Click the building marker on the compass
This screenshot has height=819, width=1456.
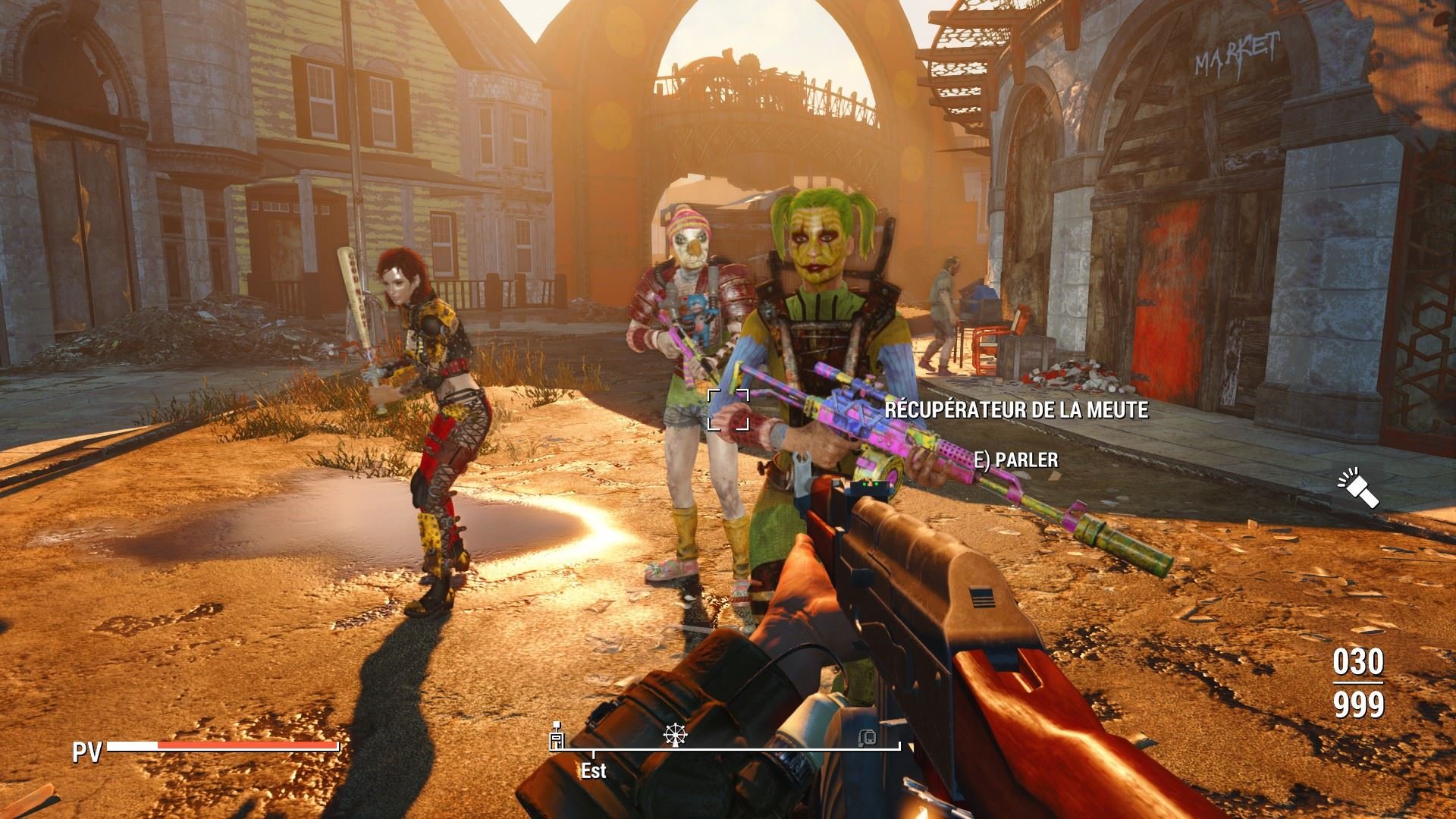point(557,735)
